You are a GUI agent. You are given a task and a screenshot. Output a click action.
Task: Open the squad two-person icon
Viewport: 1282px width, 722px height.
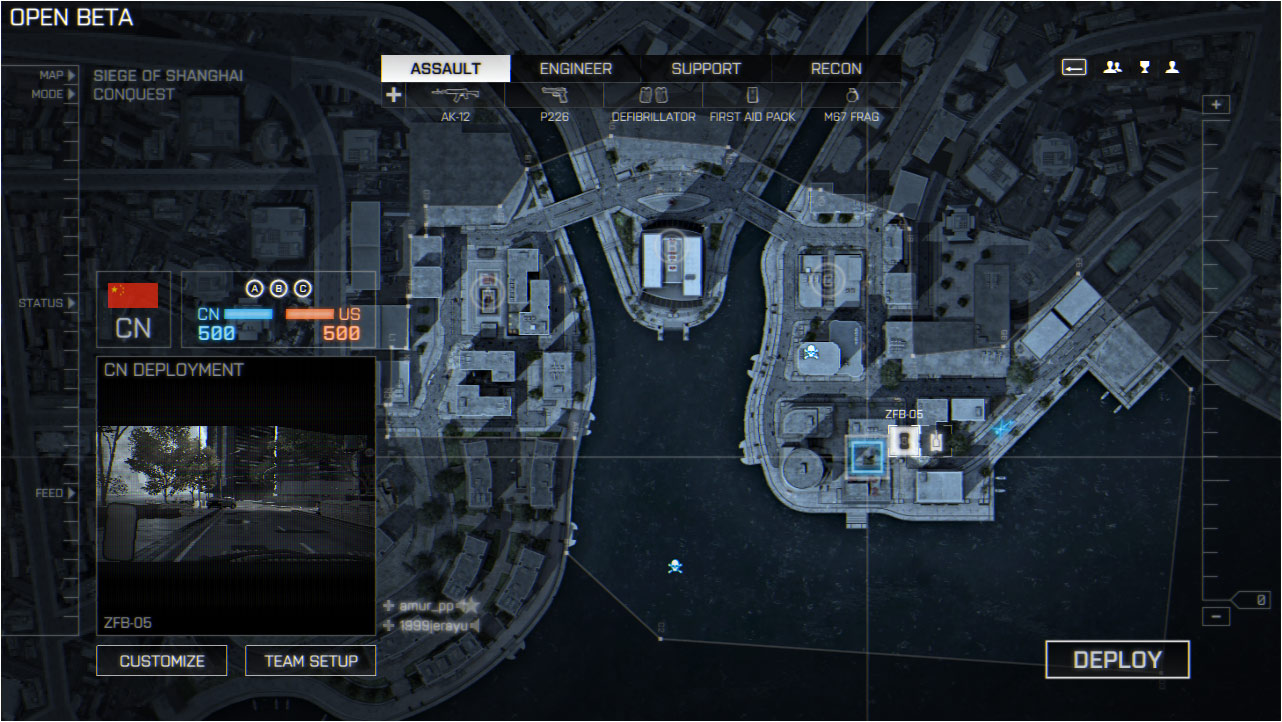click(x=1112, y=68)
